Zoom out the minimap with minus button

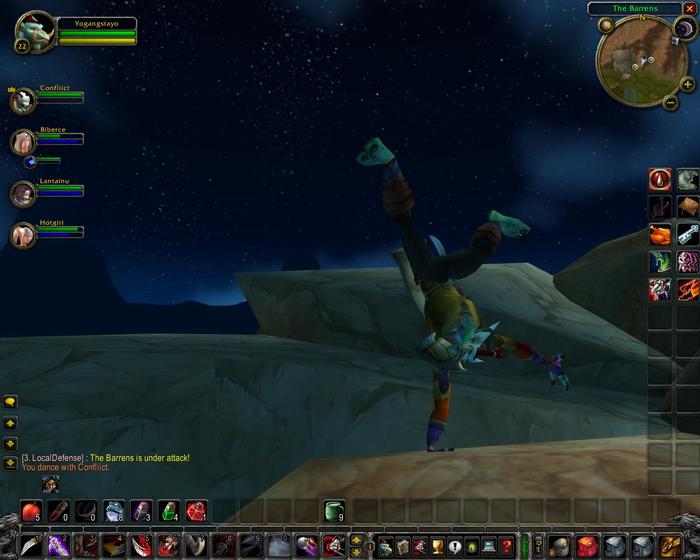click(x=669, y=102)
